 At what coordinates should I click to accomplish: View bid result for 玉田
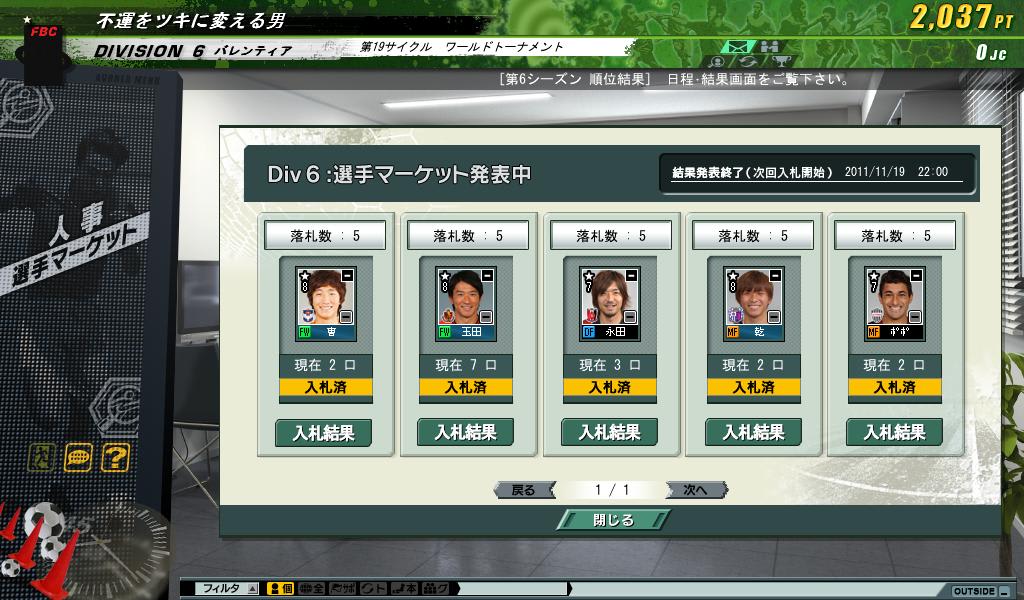tap(465, 433)
